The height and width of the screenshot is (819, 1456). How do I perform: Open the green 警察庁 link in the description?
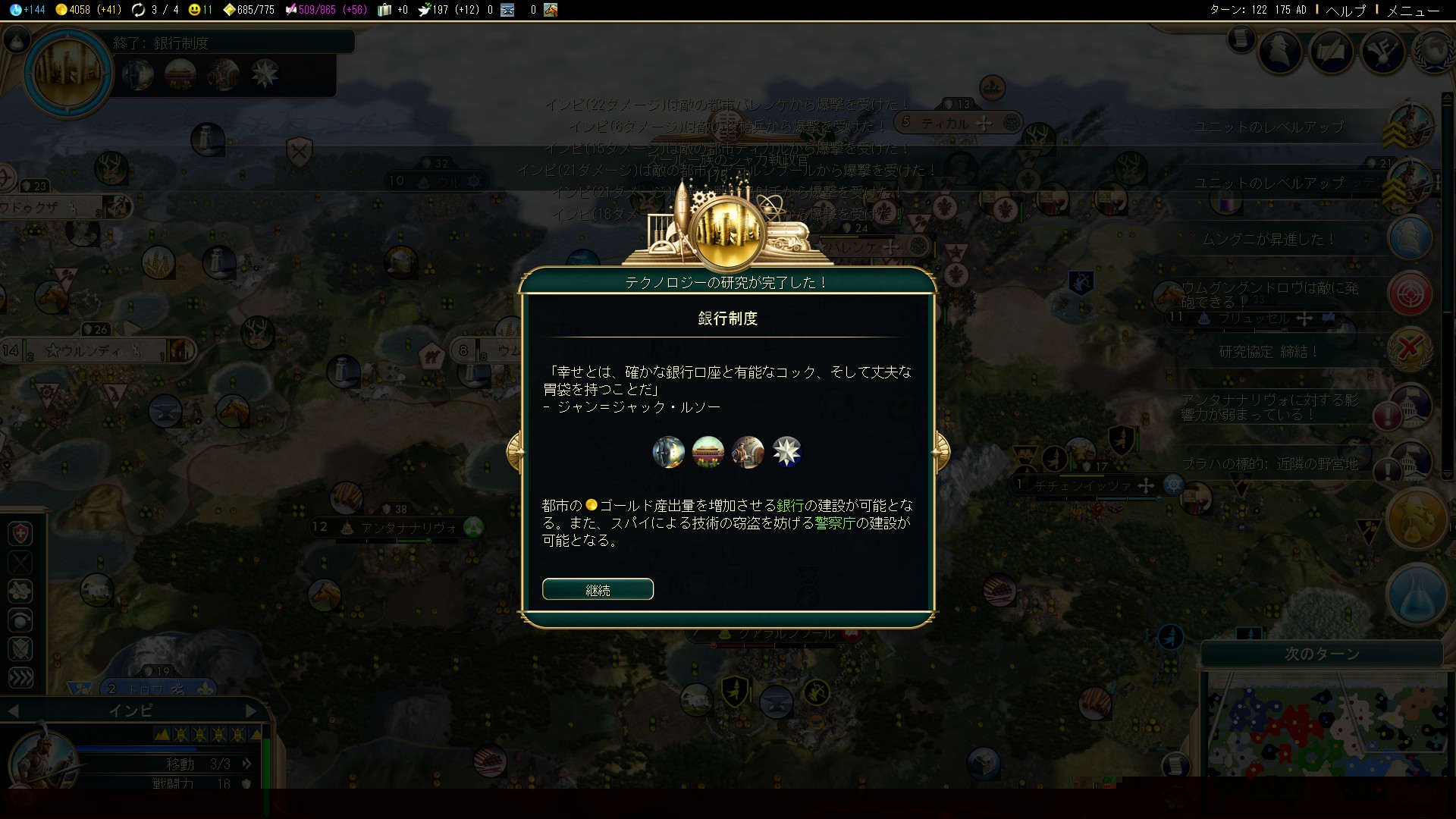pyautogui.click(x=834, y=522)
